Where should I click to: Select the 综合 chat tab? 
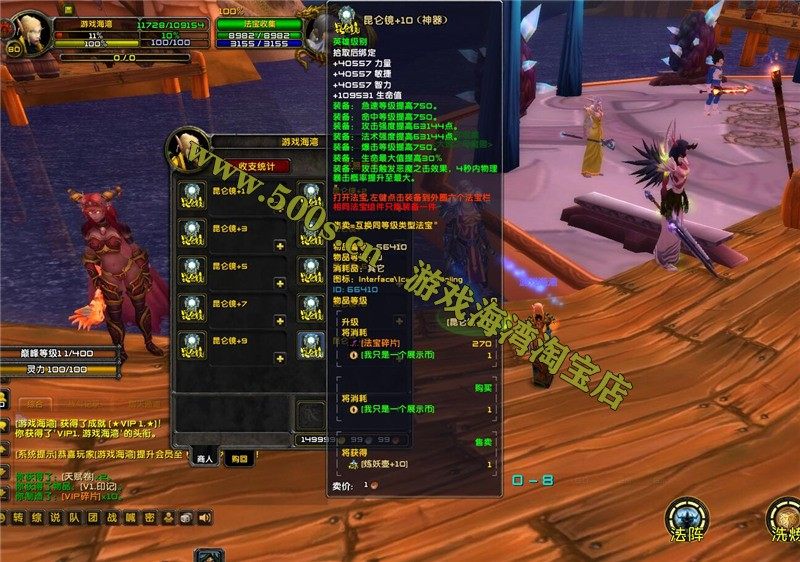coord(35,403)
